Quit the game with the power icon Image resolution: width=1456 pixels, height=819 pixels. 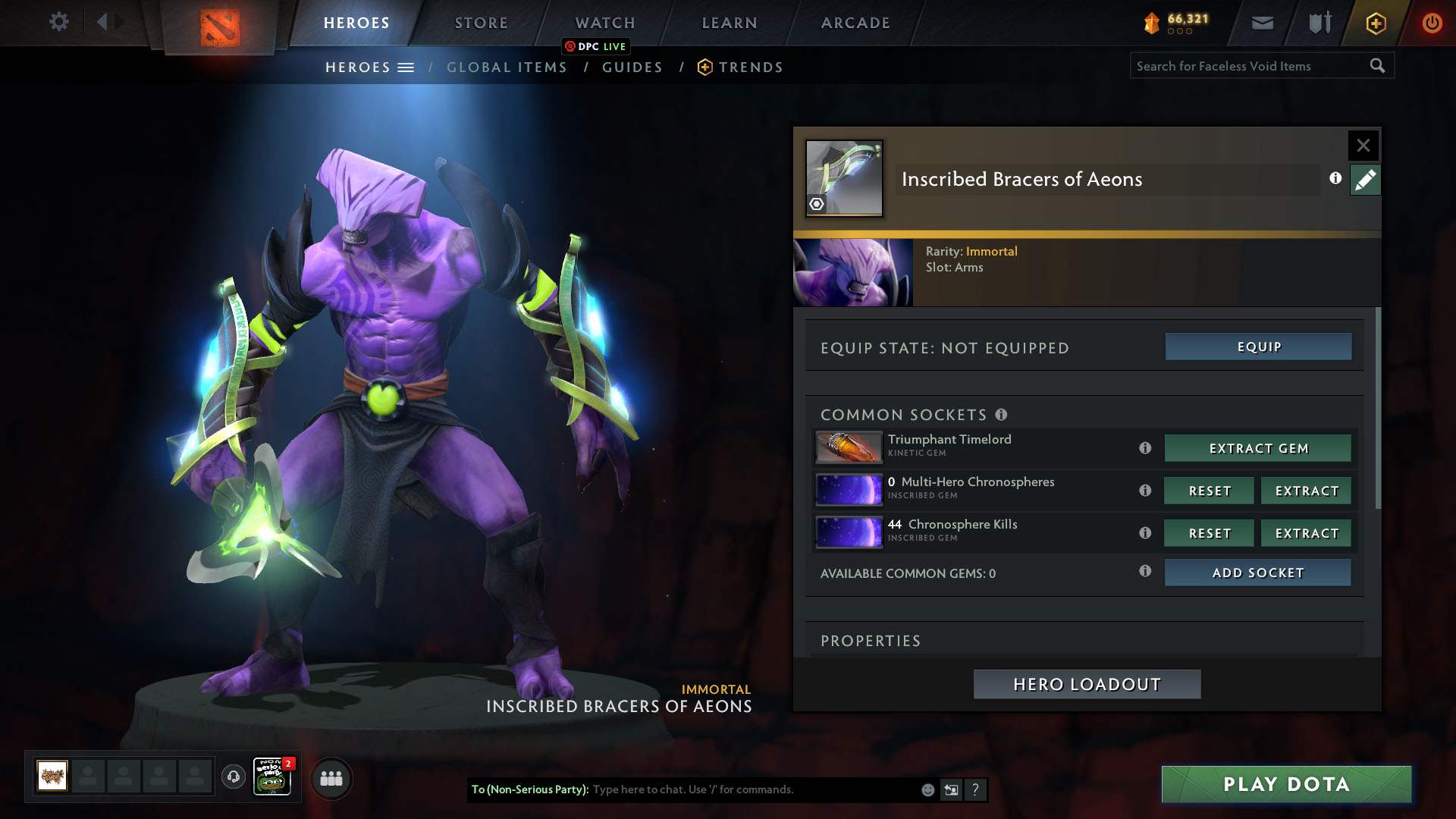coord(1432,23)
